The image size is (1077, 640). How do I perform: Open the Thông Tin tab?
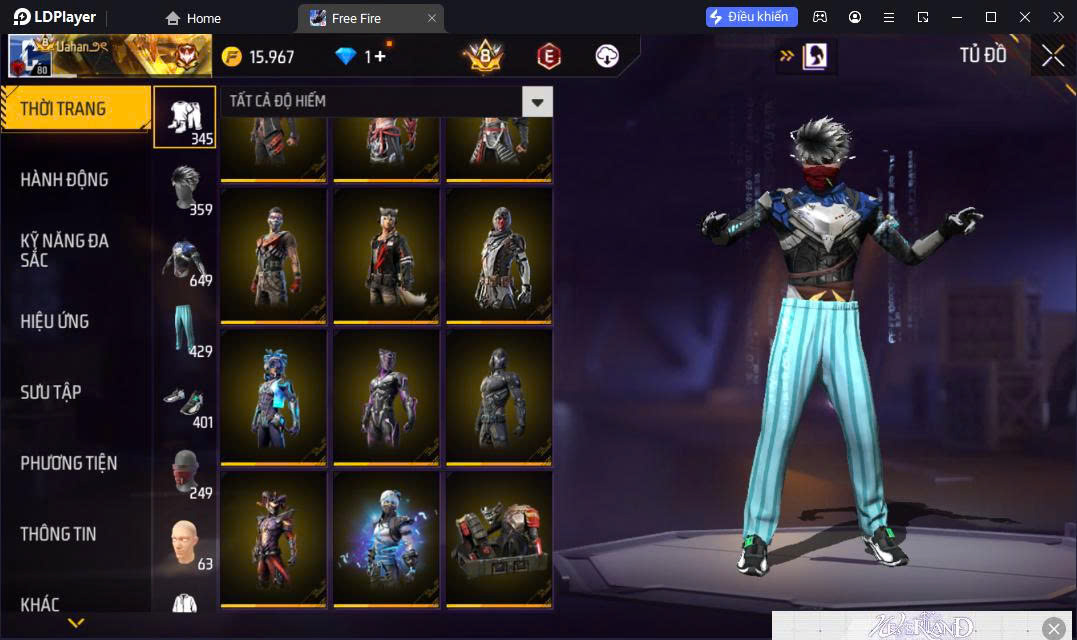(59, 534)
